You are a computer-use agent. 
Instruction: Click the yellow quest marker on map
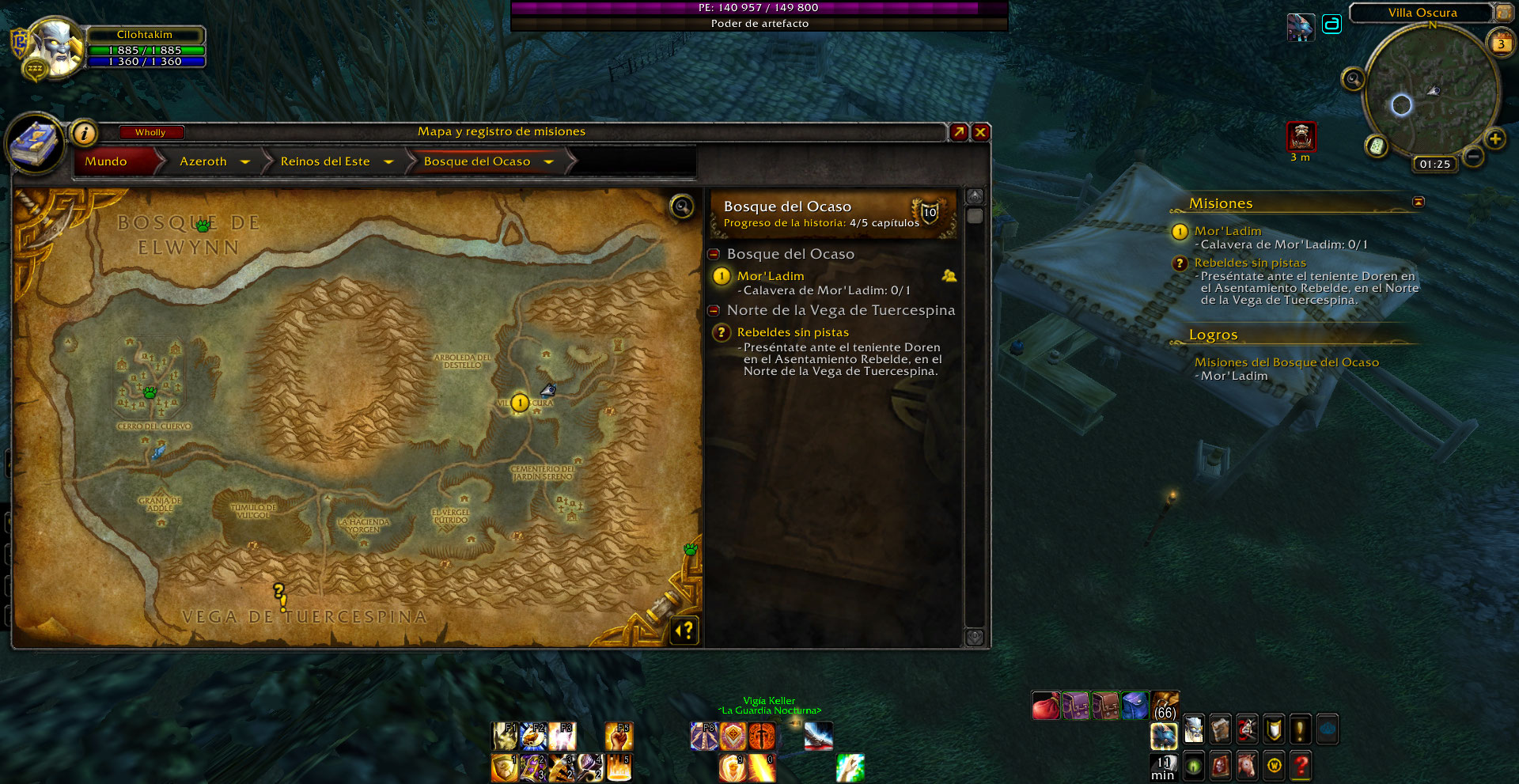tap(520, 403)
